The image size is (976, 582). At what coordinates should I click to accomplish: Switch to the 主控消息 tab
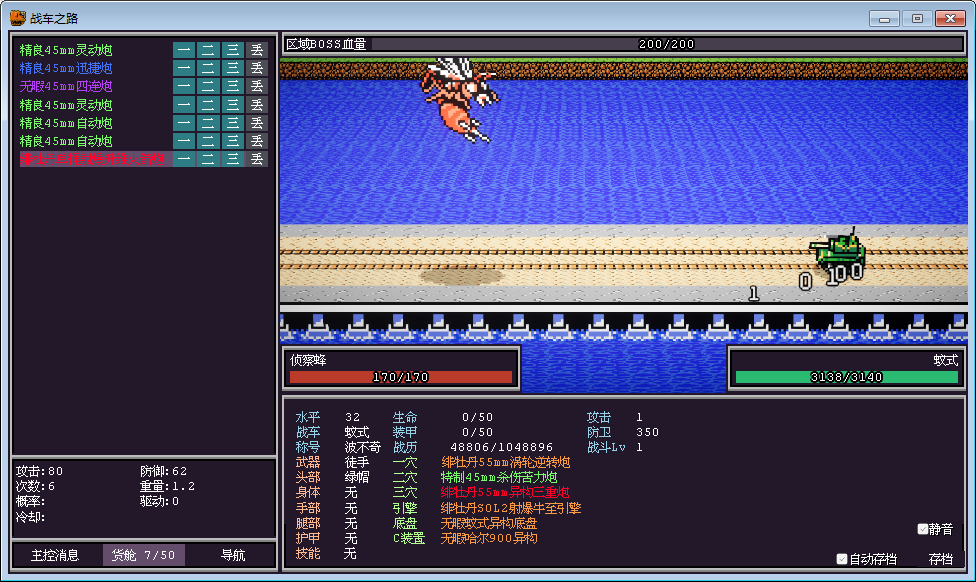point(56,555)
